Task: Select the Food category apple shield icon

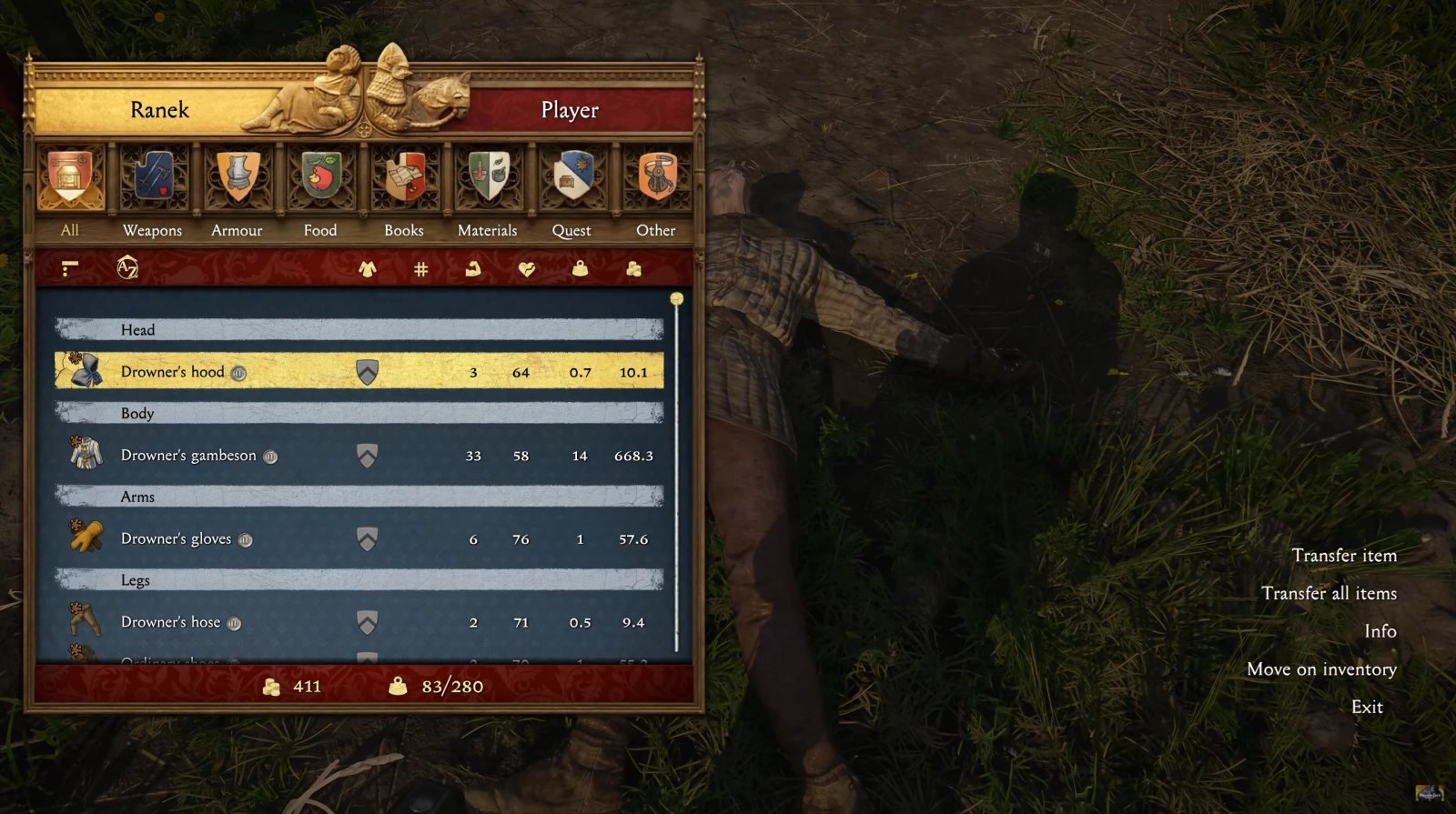Action: point(319,178)
